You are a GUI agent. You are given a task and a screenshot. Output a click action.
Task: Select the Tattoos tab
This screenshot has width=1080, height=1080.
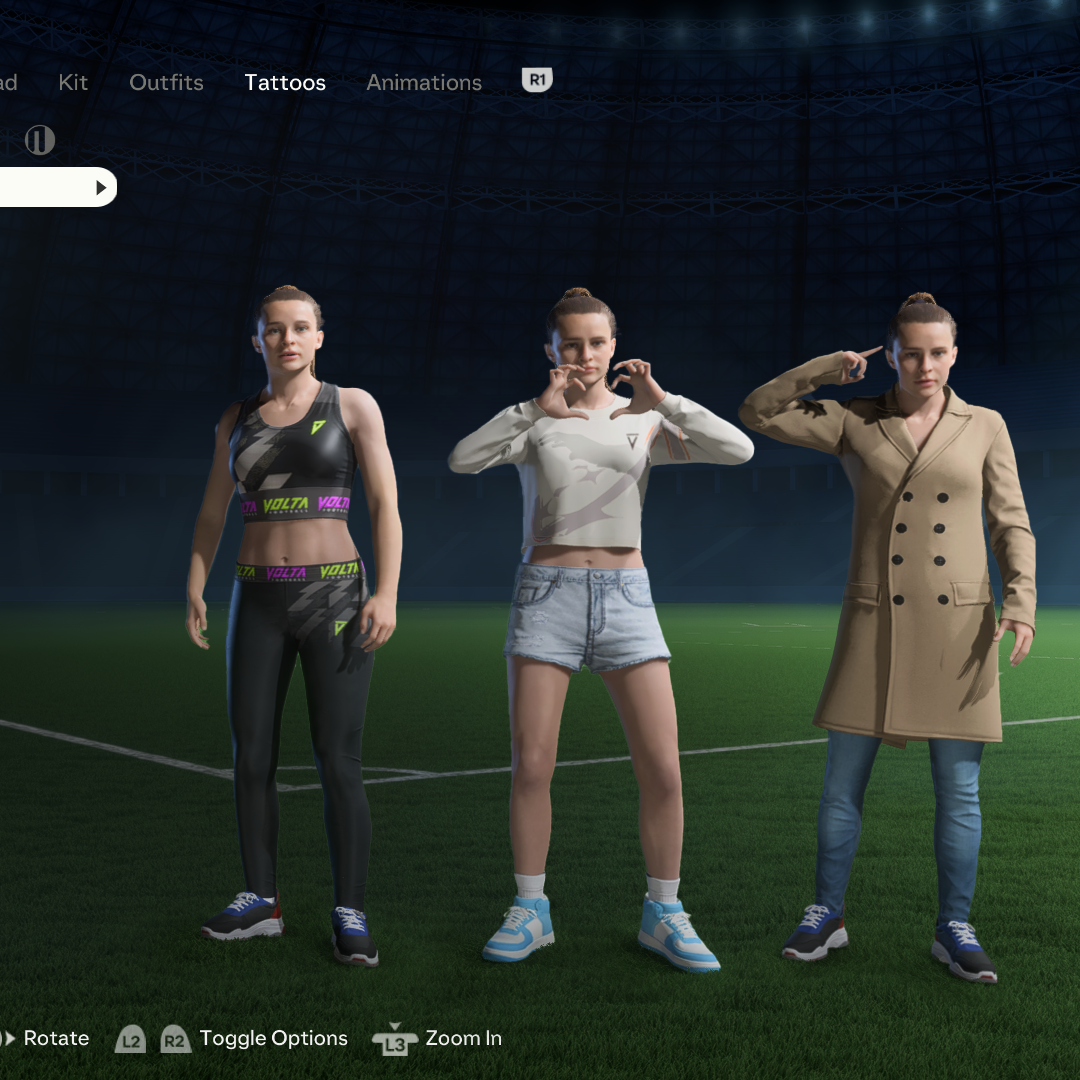coord(285,83)
